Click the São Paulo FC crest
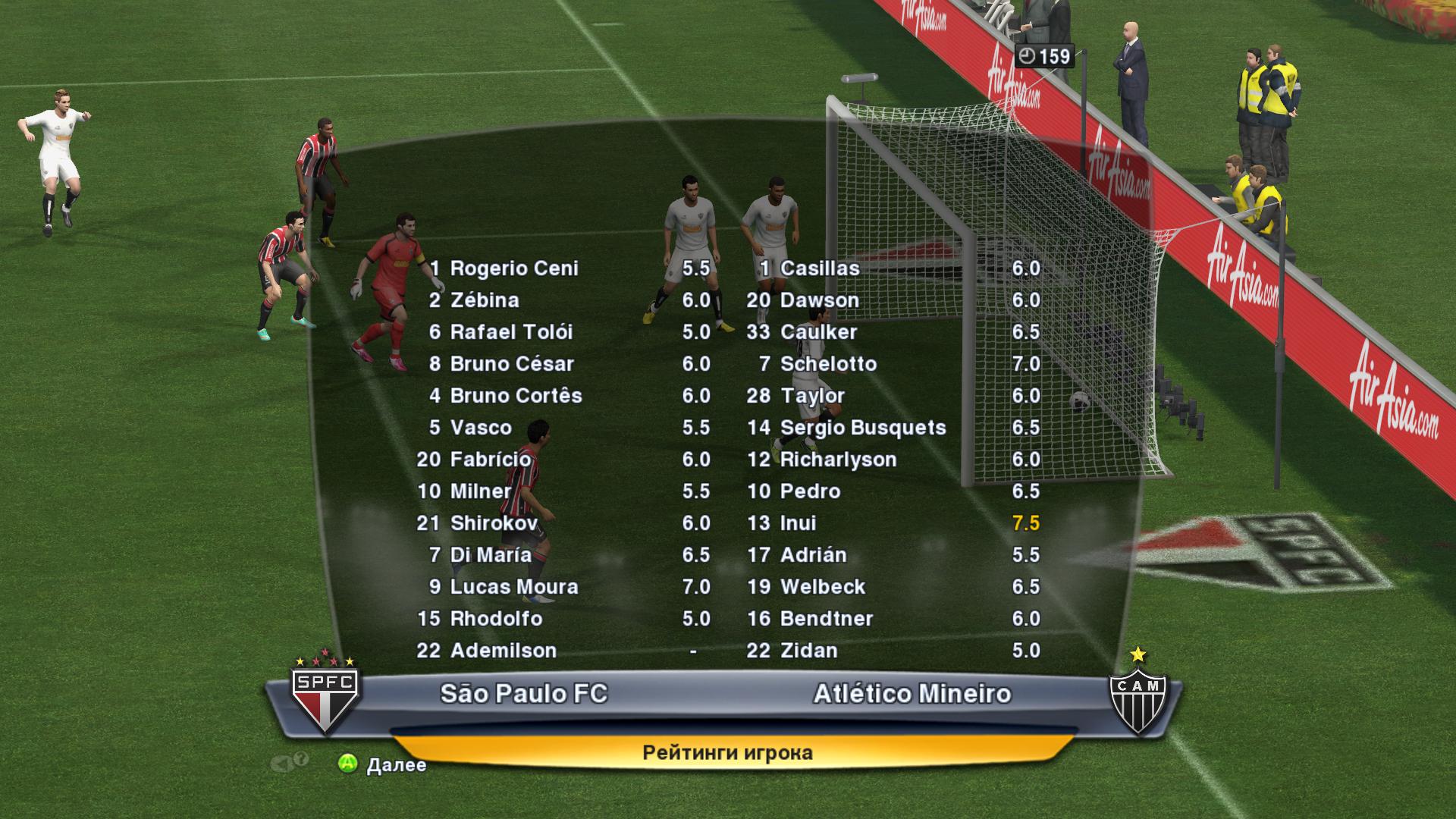1456x819 pixels. [325, 697]
